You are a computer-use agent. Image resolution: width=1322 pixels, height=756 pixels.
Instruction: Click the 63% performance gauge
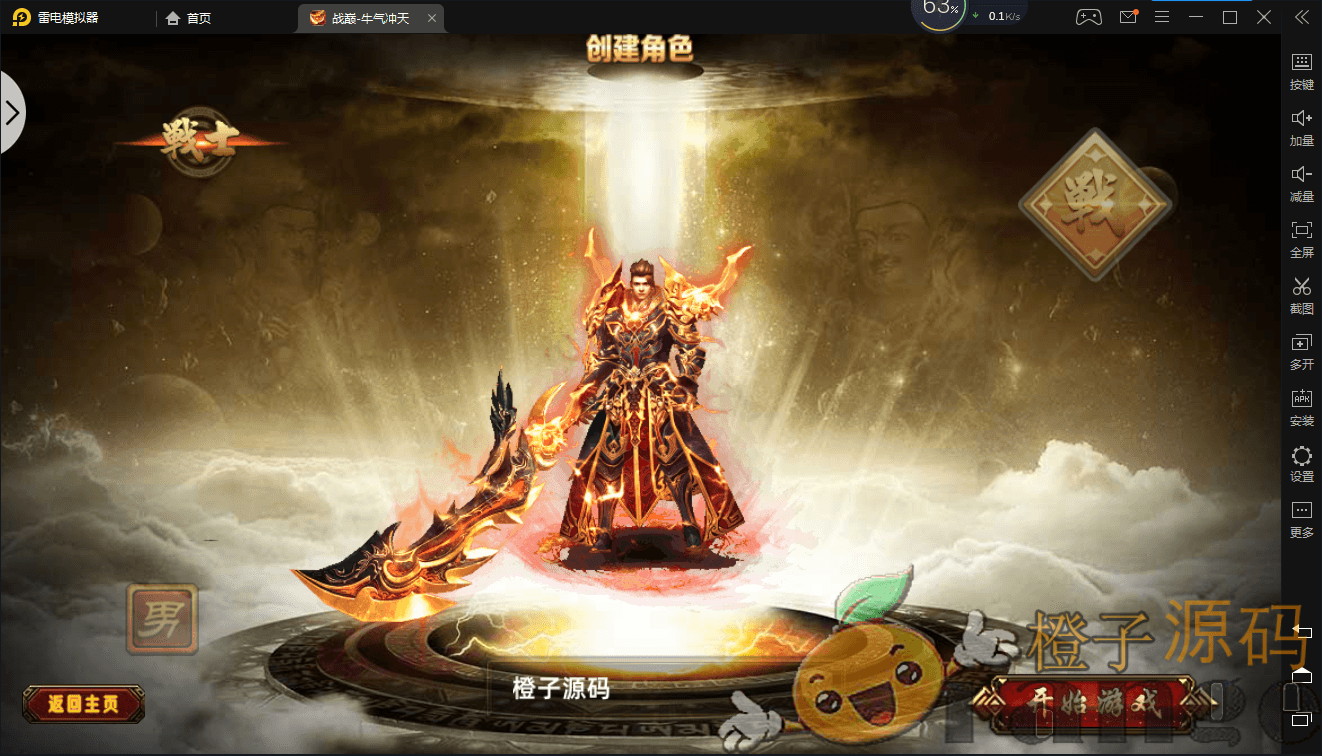click(938, 14)
